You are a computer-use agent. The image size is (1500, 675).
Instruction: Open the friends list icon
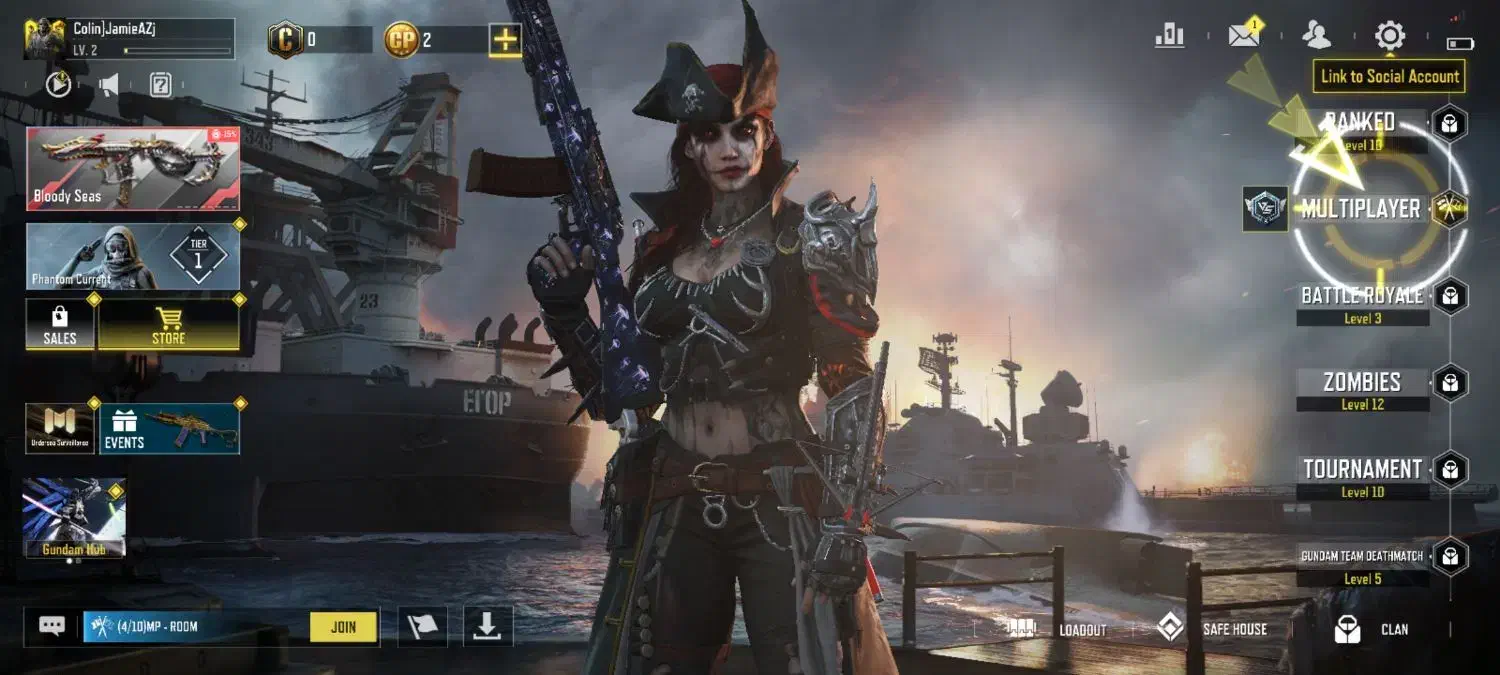[1316, 37]
